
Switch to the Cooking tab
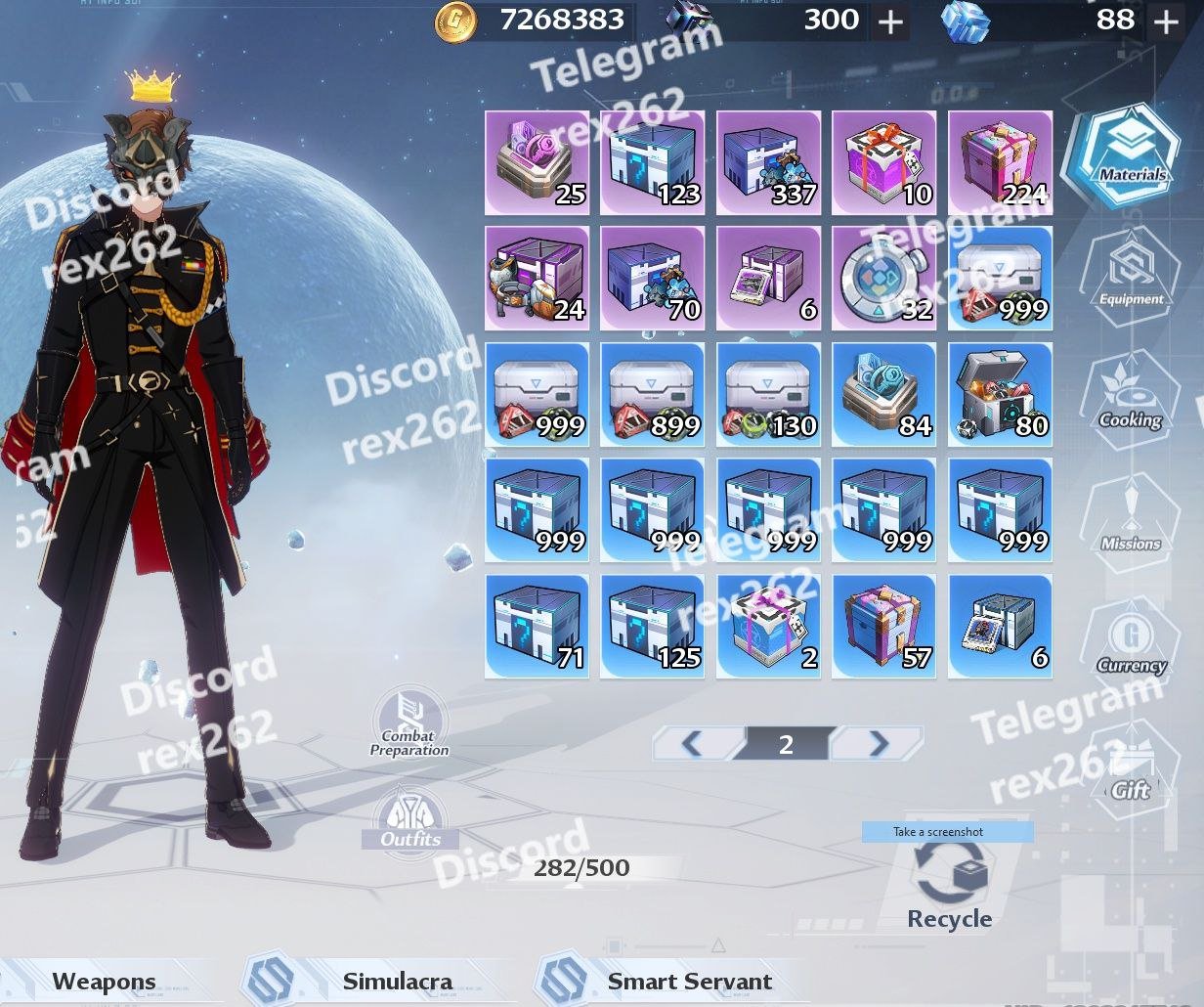[1131, 396]
